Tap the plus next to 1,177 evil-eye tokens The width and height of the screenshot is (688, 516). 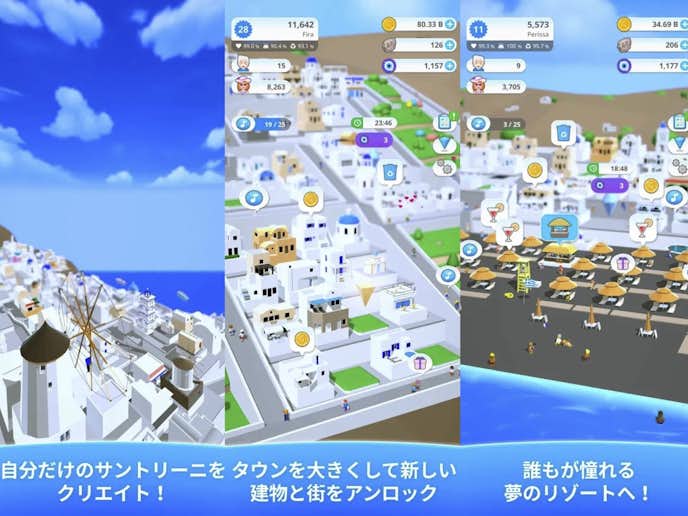[x=684, y=65]
